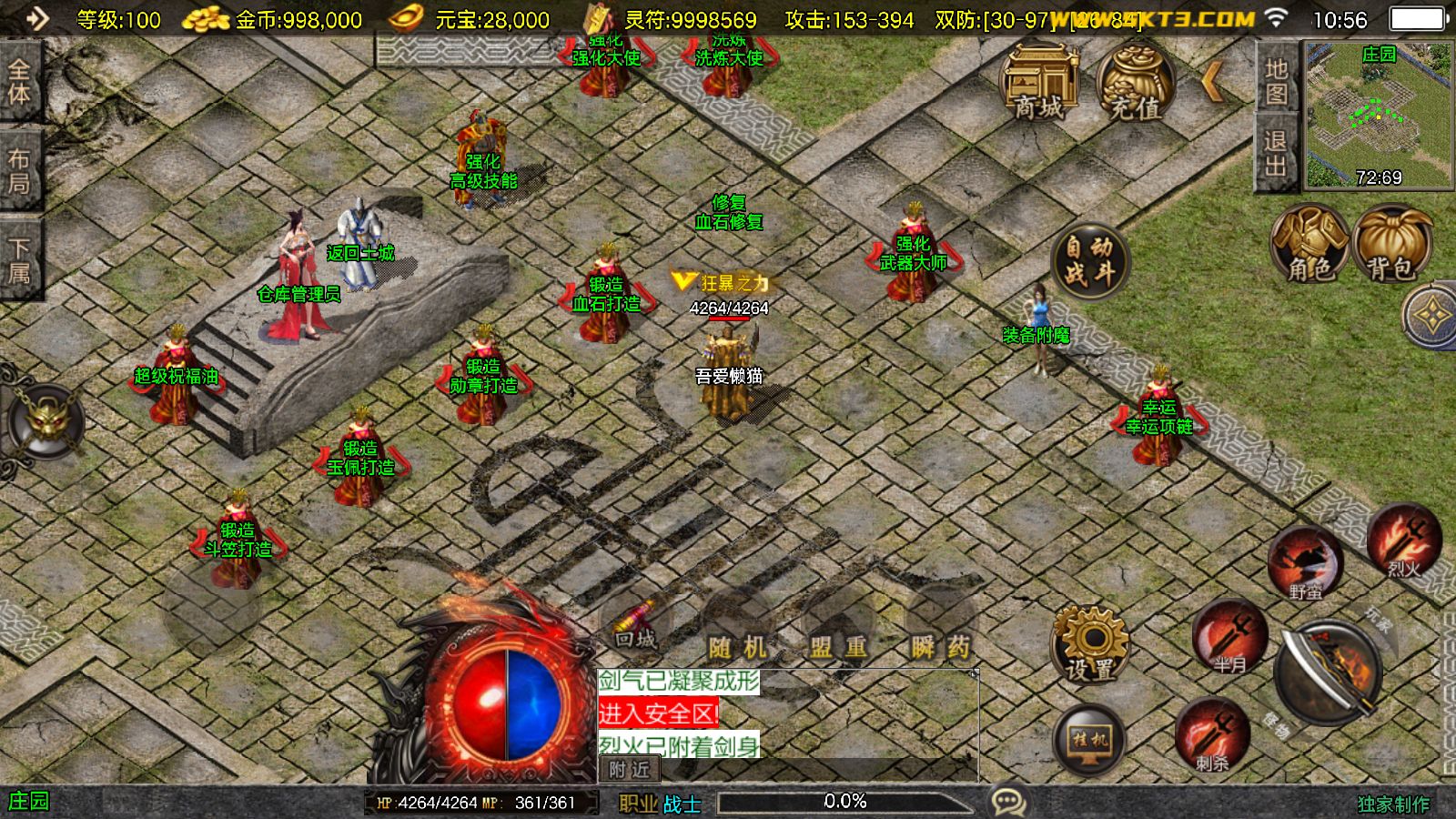Screen dimensions: 1456x819
Task: Cast the 半月 skill
Action: (1229, 637)
